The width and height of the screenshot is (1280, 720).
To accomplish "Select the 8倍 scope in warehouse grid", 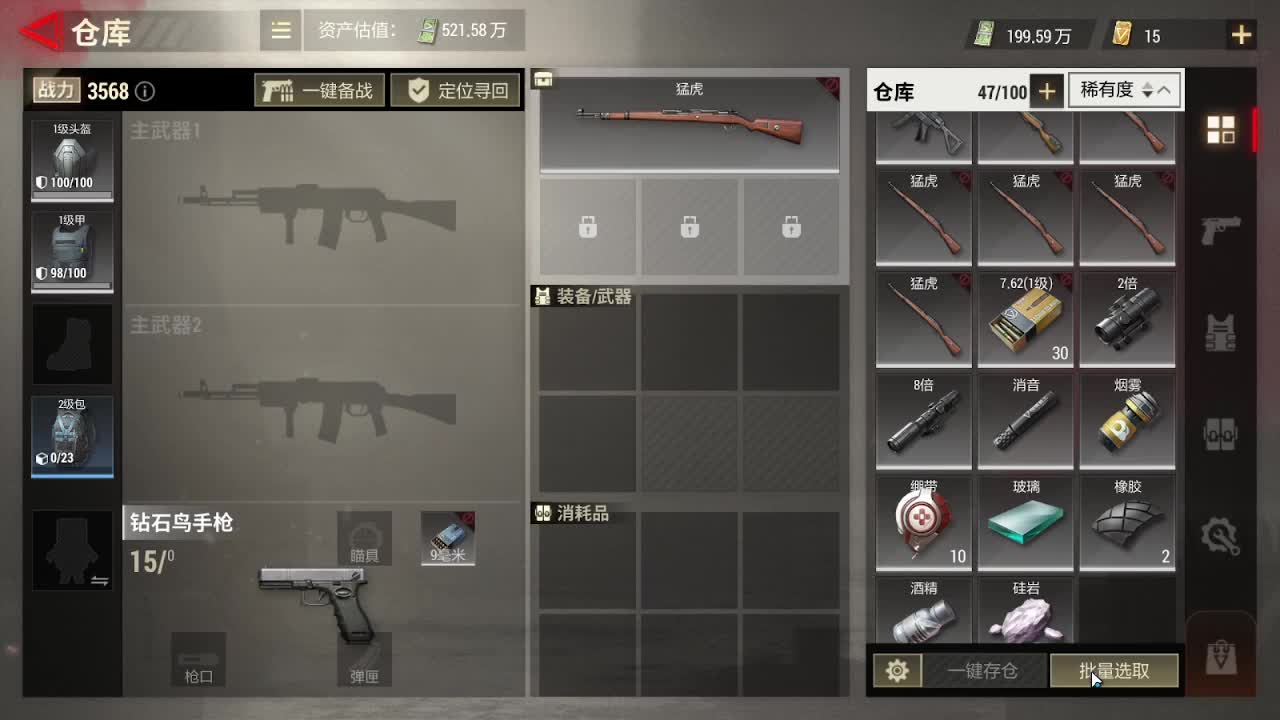I will 922,420.
